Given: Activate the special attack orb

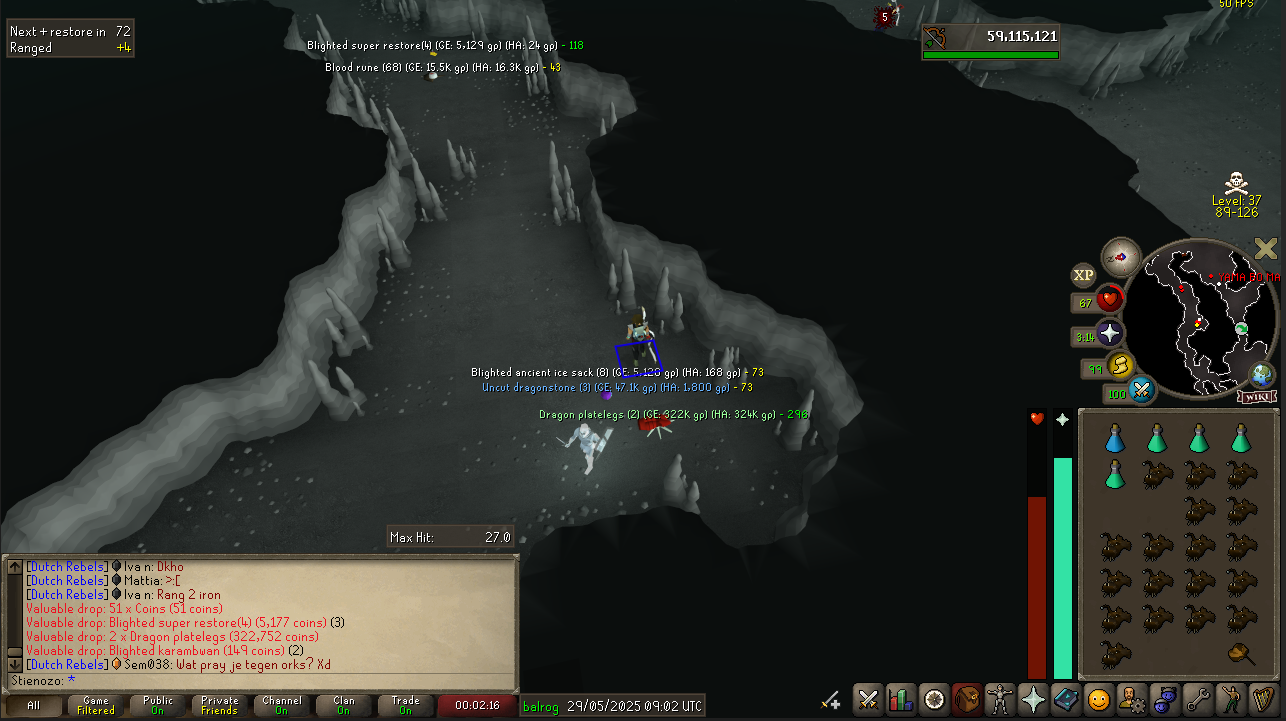Looking at the screenshot, I should pyautogui.click(x=1142, y=389).
